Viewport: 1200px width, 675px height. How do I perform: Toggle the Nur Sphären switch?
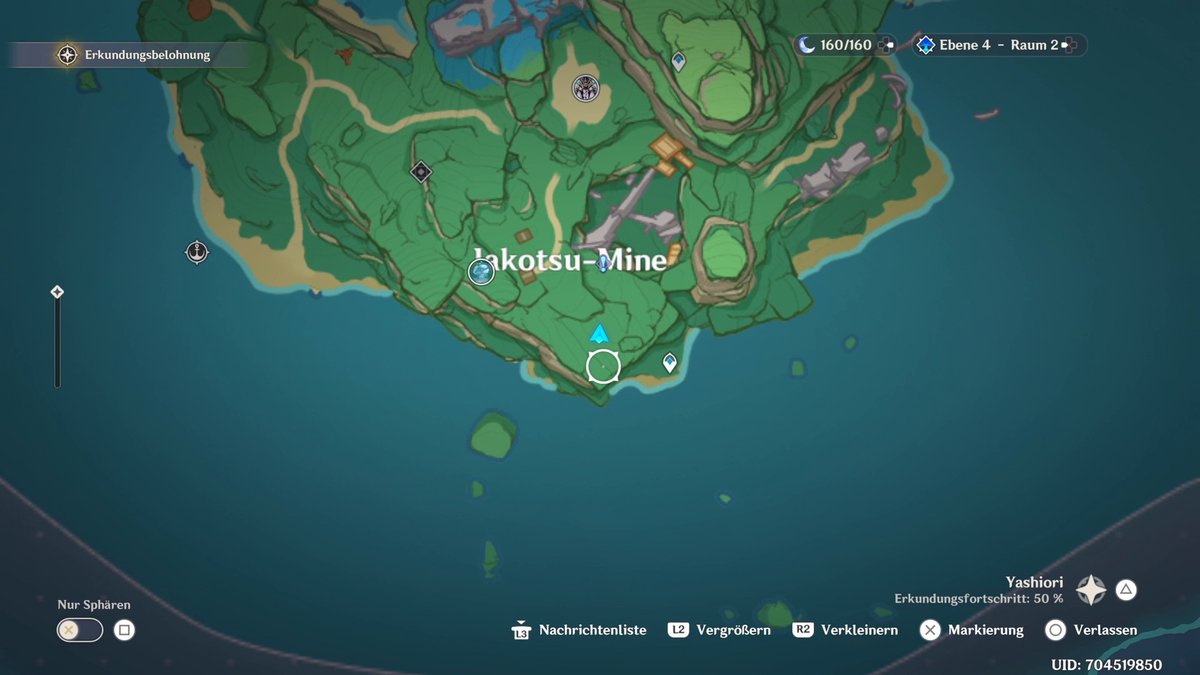click(80, 630)
